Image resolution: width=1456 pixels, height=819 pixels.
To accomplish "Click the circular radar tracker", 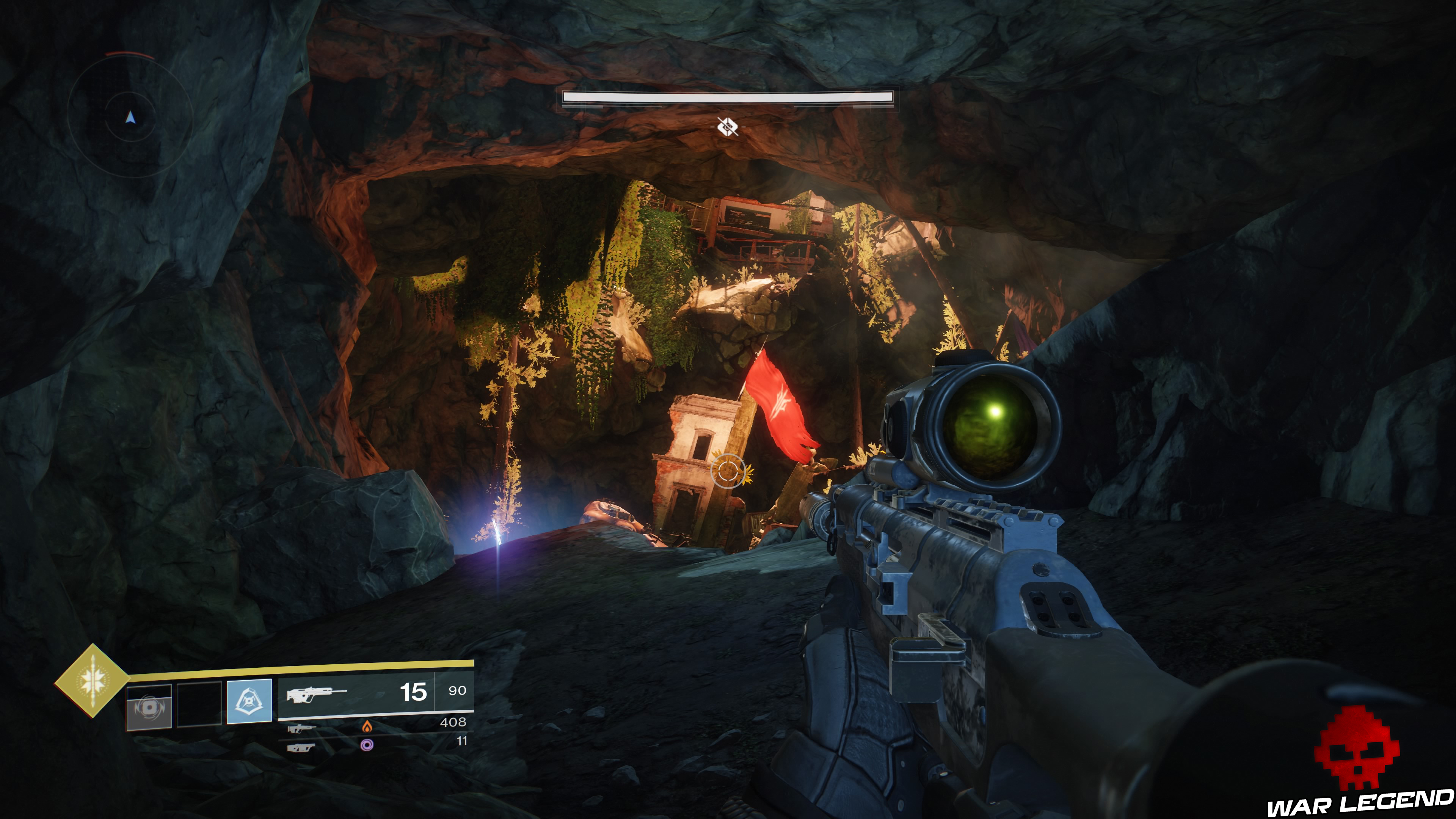I will click(130, 117).
